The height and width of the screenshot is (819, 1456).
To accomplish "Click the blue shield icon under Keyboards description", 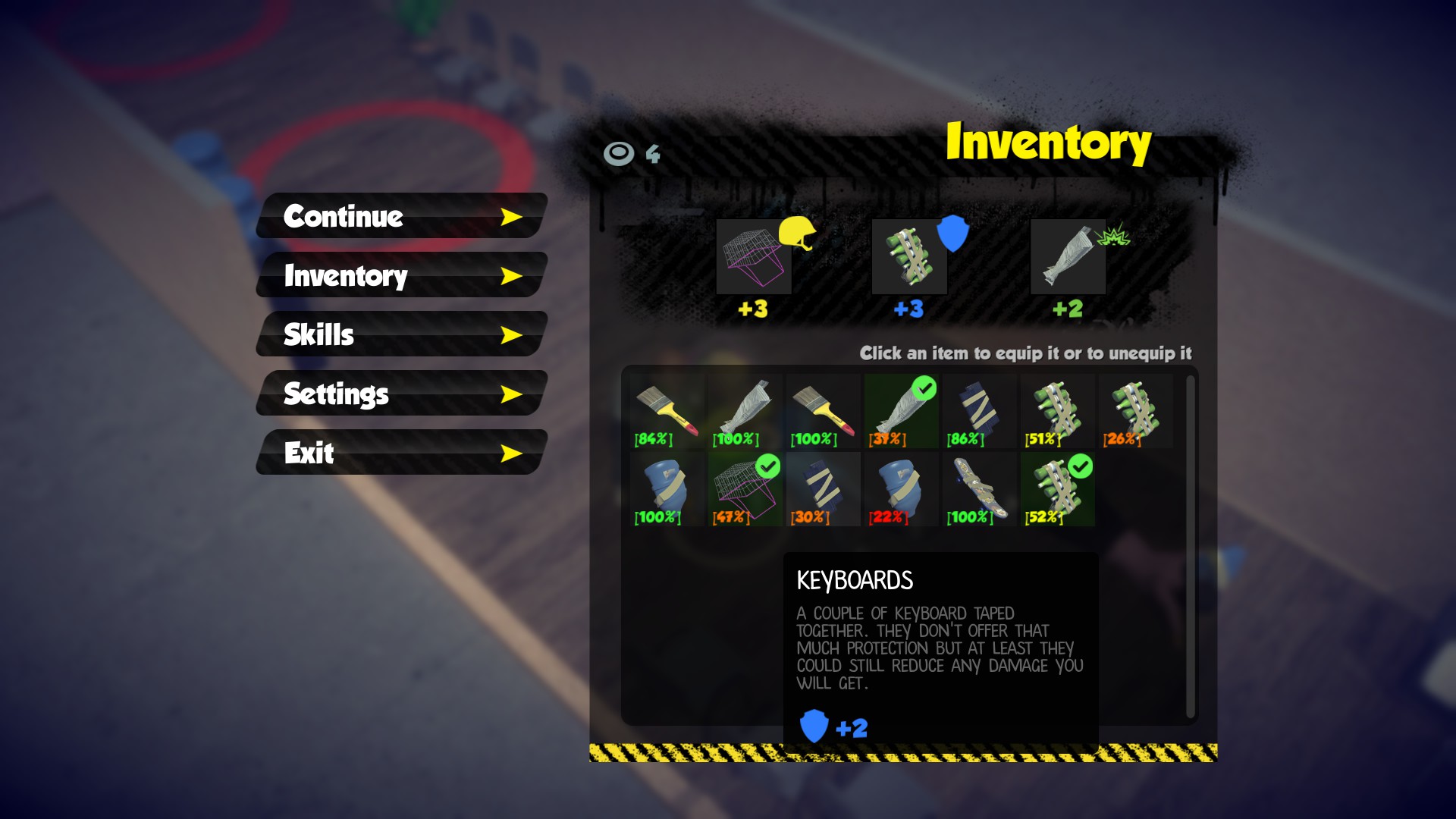I will (x=813, y=726).
